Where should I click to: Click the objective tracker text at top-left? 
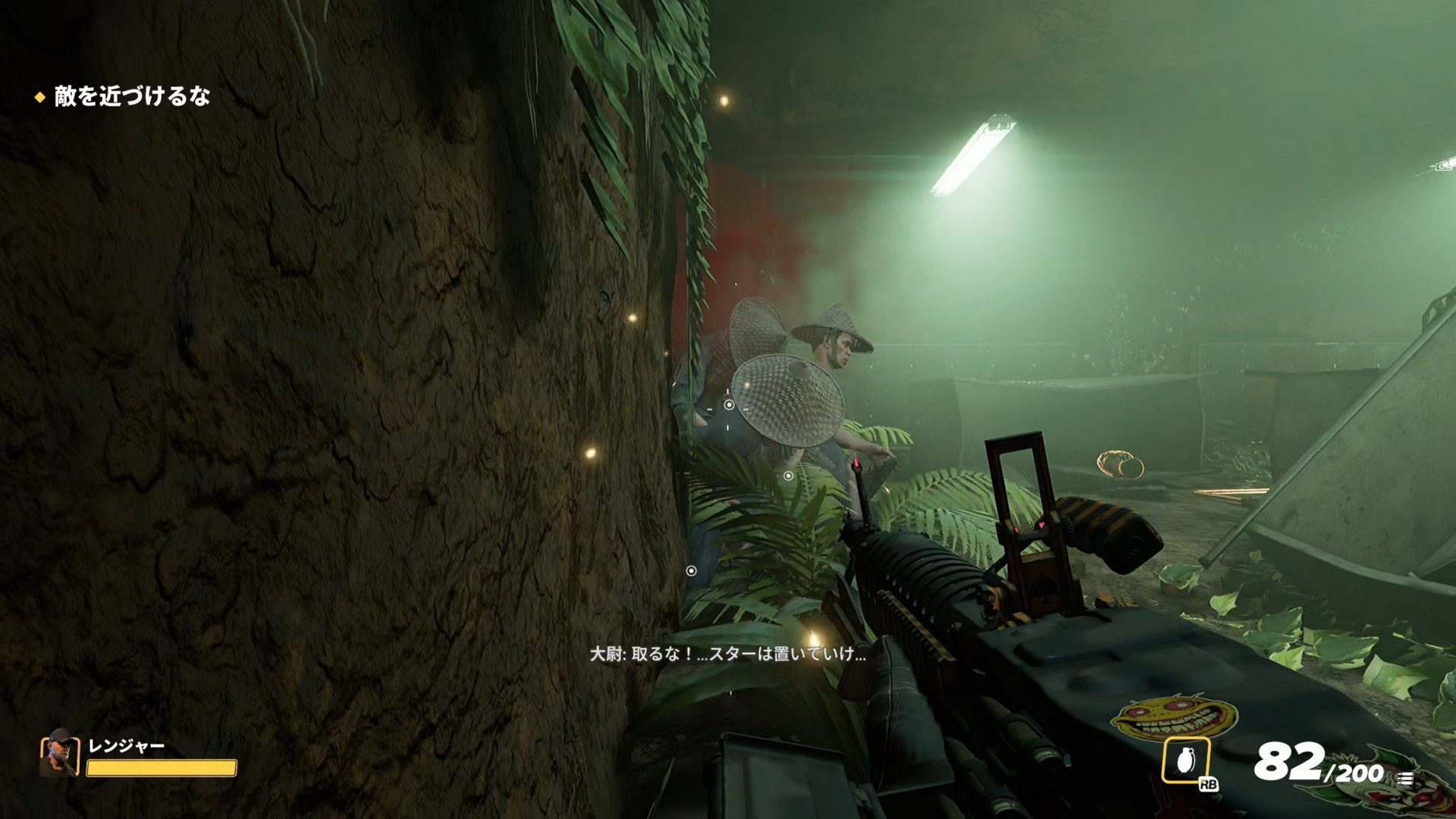point(132,96)
